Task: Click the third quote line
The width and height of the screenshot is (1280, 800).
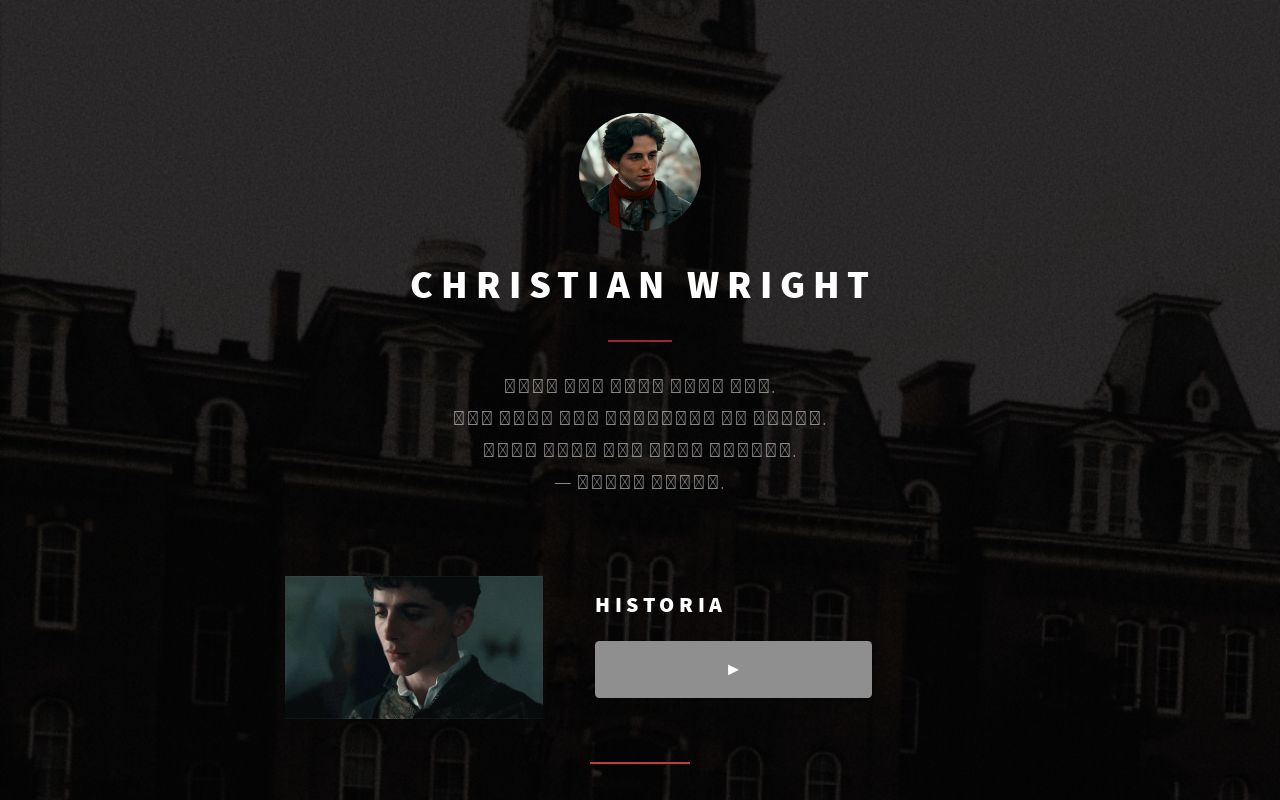Action: point(639,449)
